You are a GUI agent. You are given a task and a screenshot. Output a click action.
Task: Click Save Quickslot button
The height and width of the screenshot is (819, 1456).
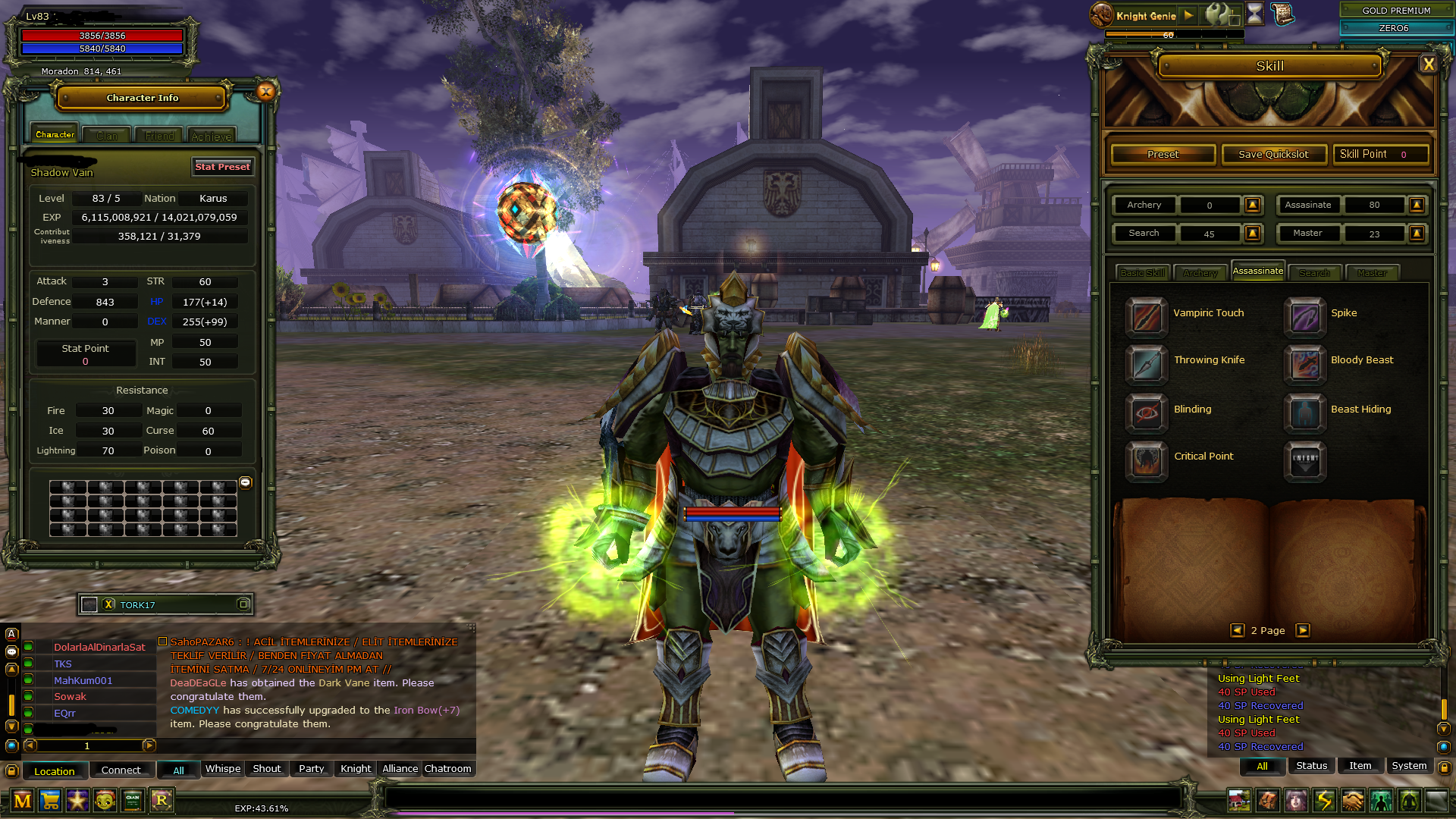1273,155
